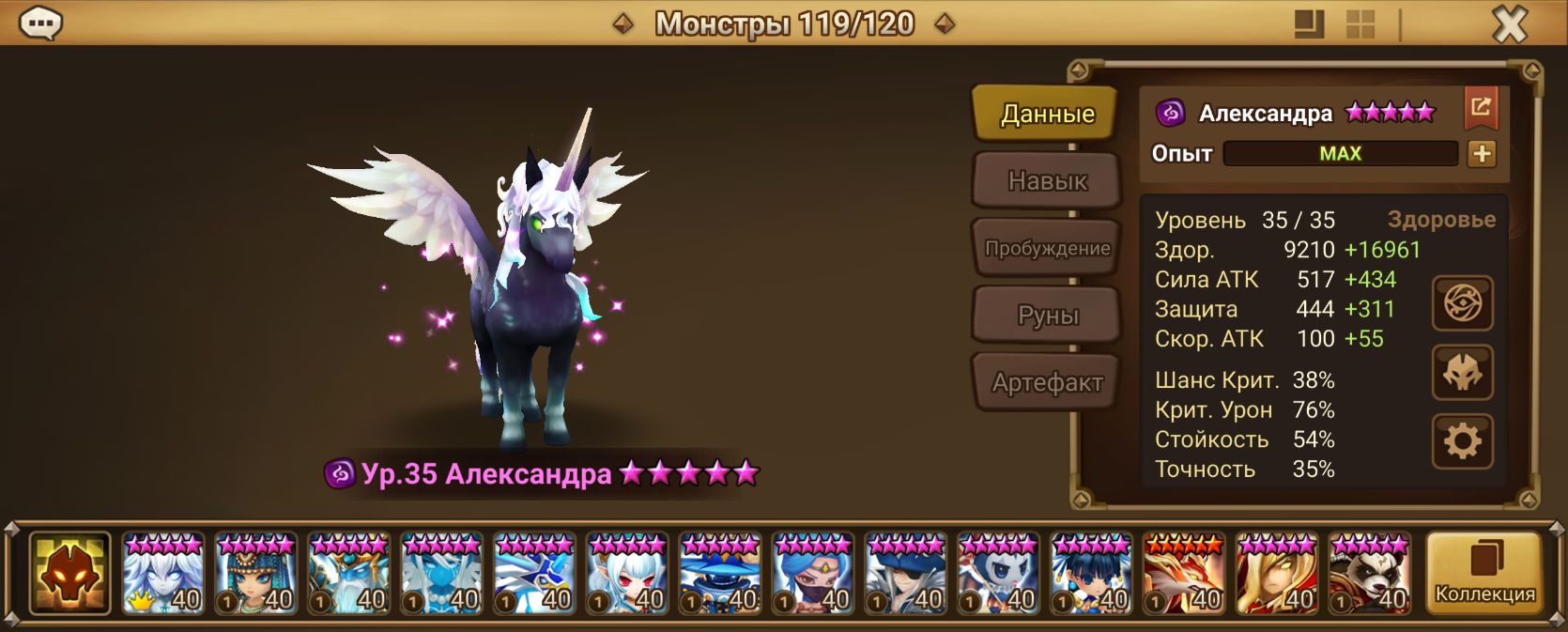Select the panda warrior monster thumbnail

pos(1369,573)
